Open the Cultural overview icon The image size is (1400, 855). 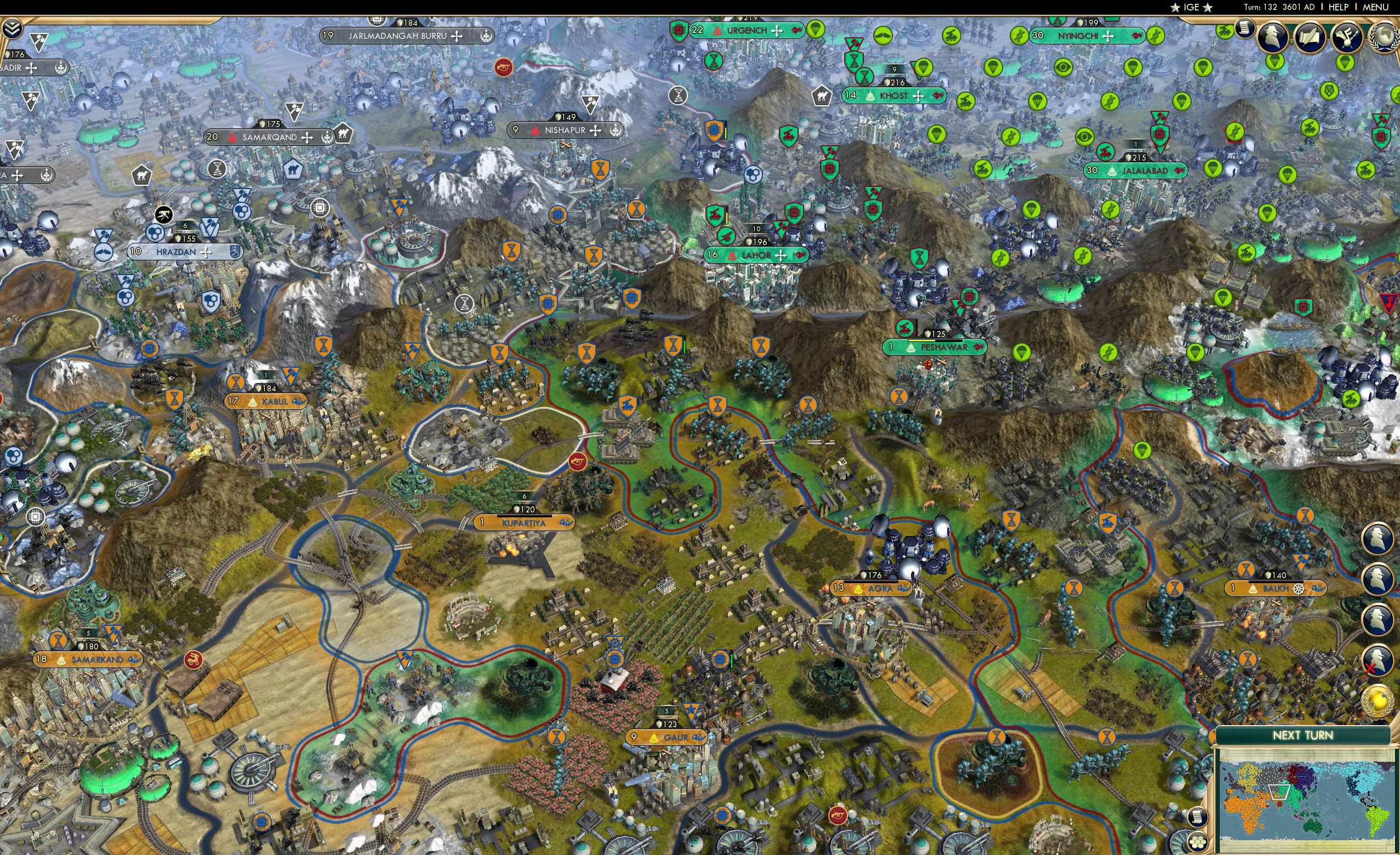tap(1347, 37)
